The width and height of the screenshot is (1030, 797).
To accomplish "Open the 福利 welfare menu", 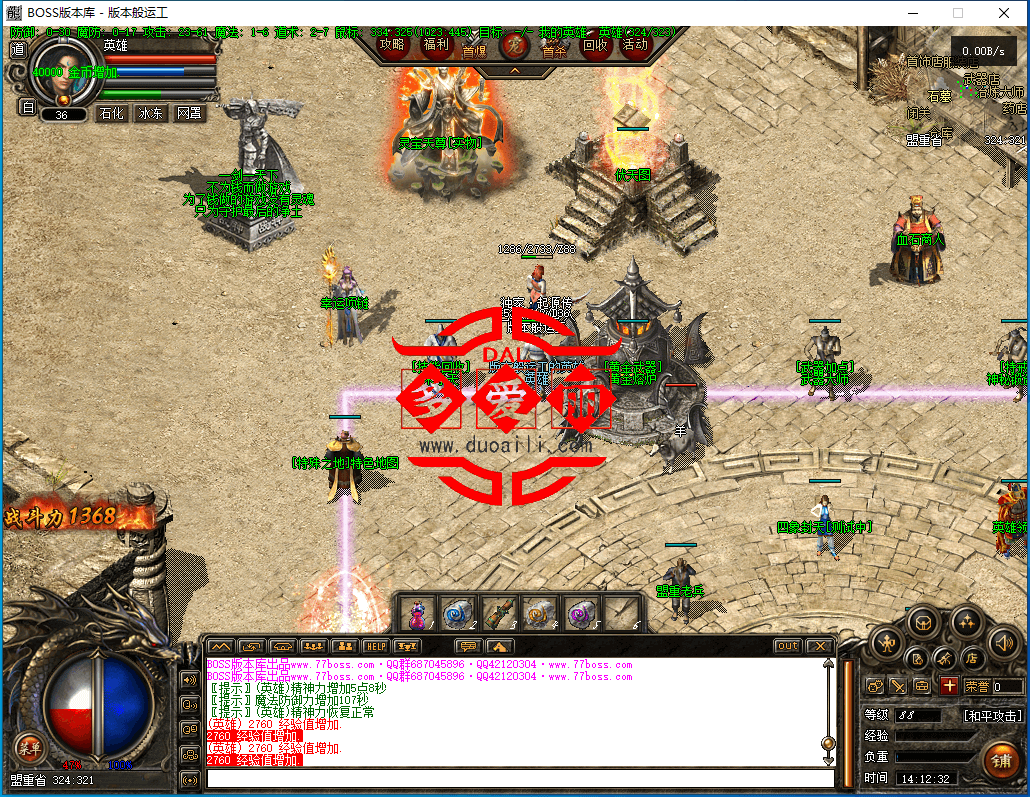I will click(436, 45).
